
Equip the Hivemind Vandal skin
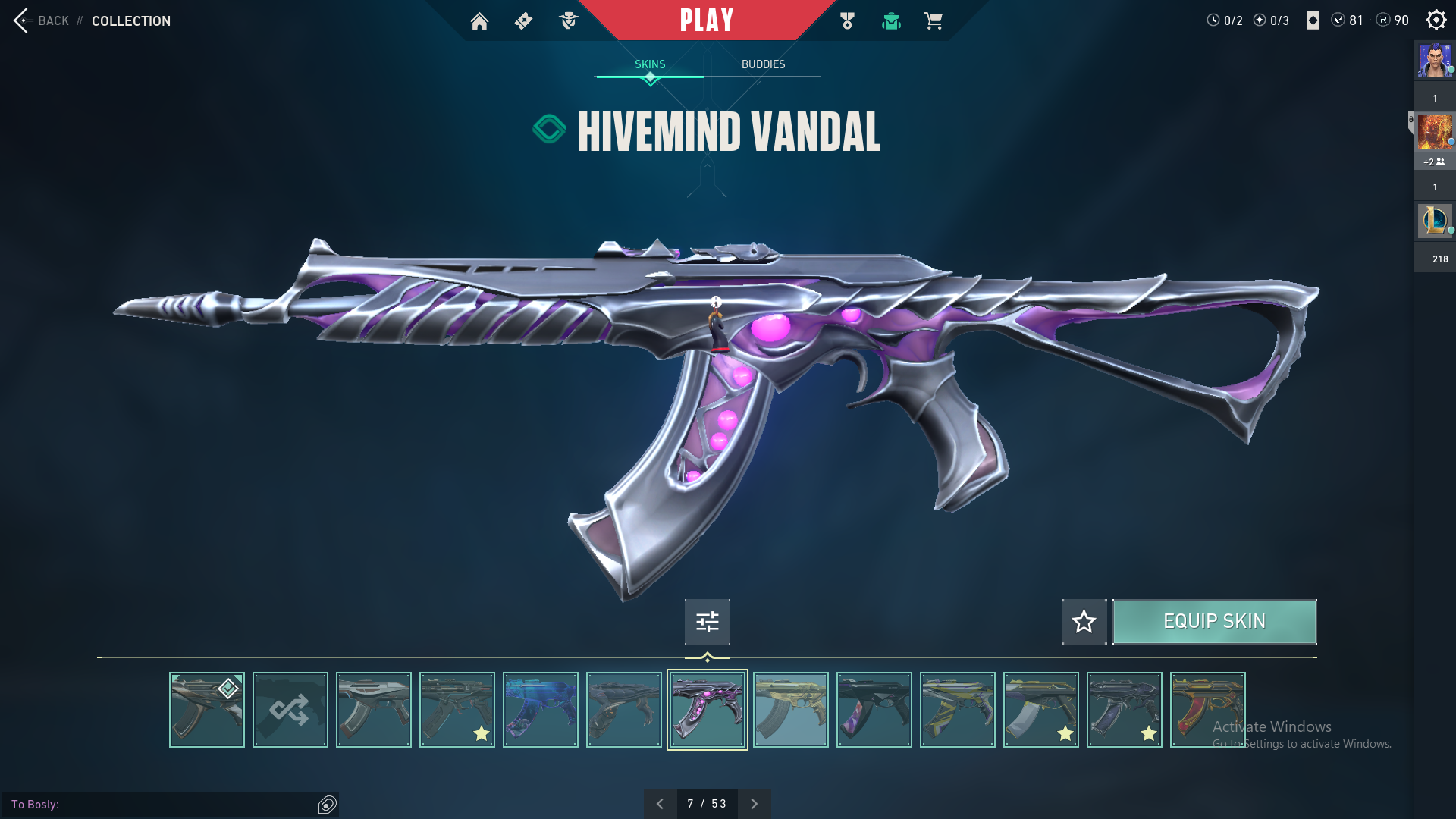[x=1214, y=622]
